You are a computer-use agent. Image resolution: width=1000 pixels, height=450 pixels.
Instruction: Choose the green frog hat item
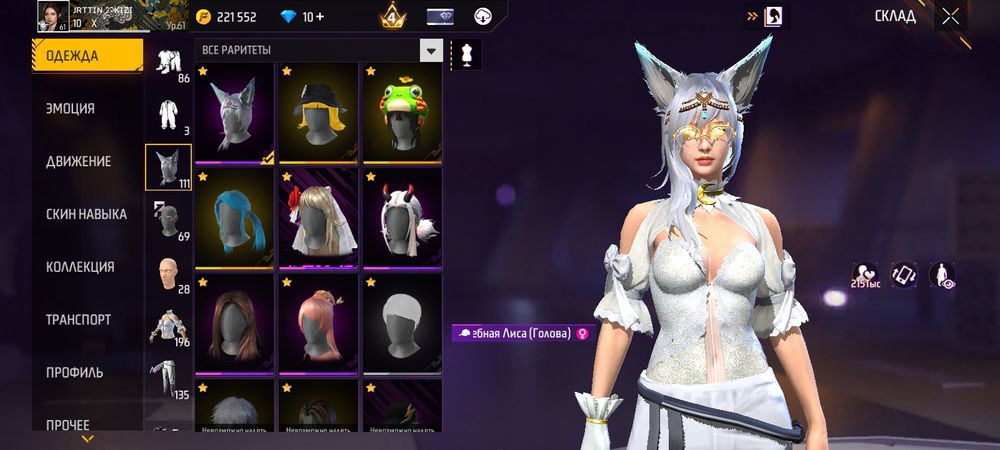[402, 113]
